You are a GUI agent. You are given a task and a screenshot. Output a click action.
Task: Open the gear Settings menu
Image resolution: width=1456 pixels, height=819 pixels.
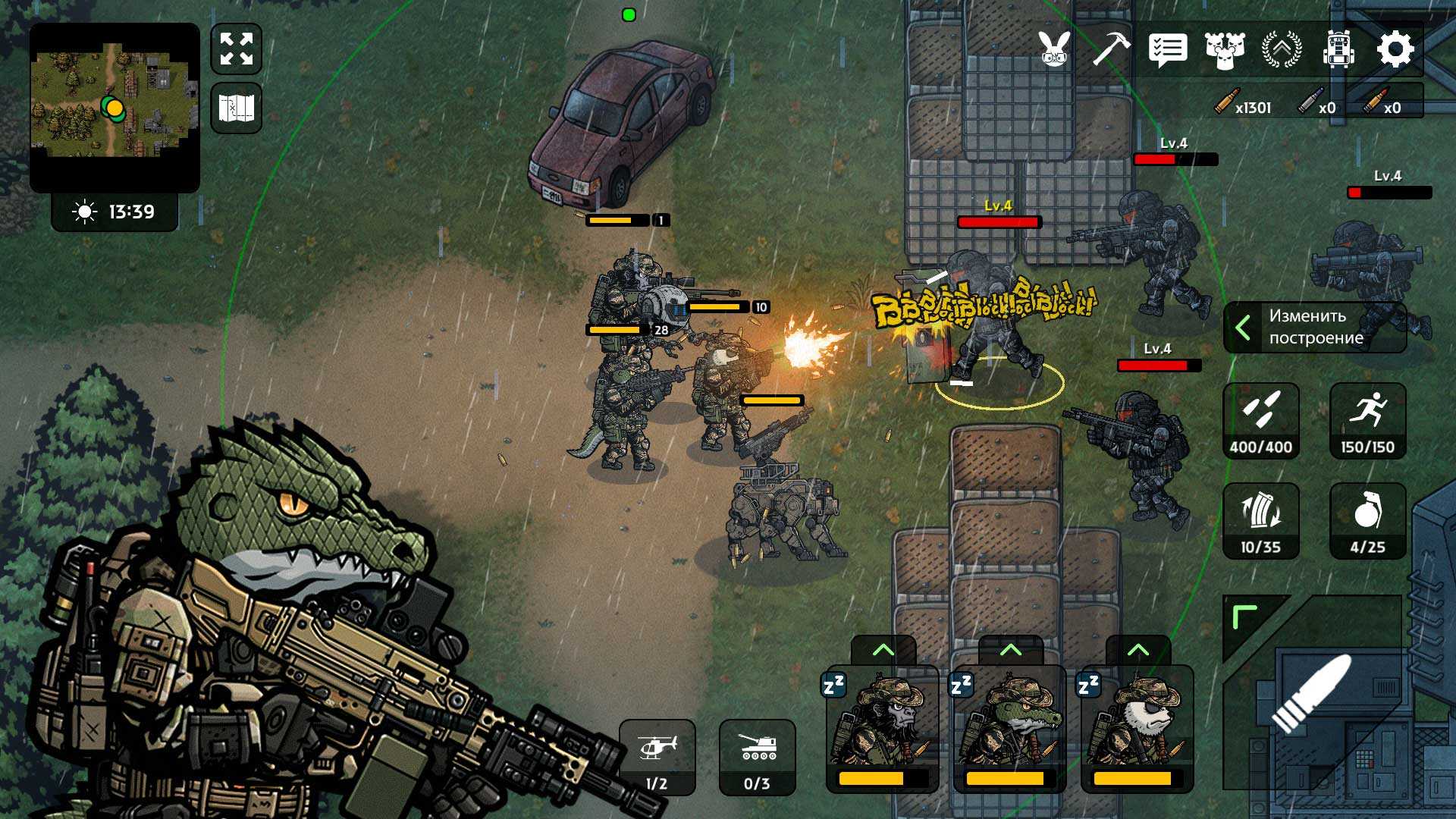click(1395, 50)
